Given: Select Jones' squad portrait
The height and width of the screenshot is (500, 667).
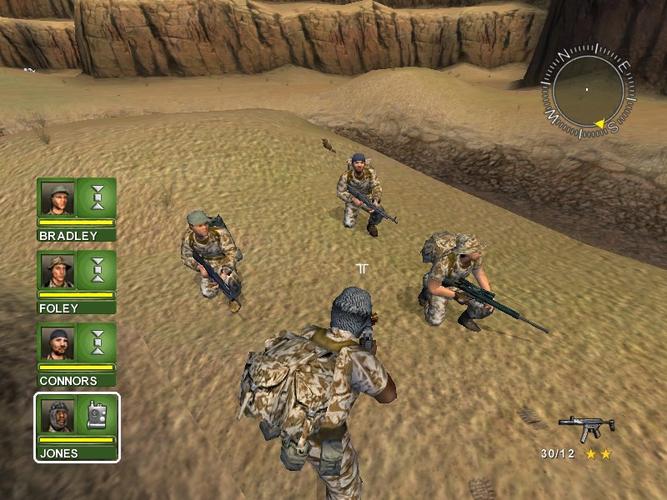Looking at the screenshot, I should coord(57,415).
